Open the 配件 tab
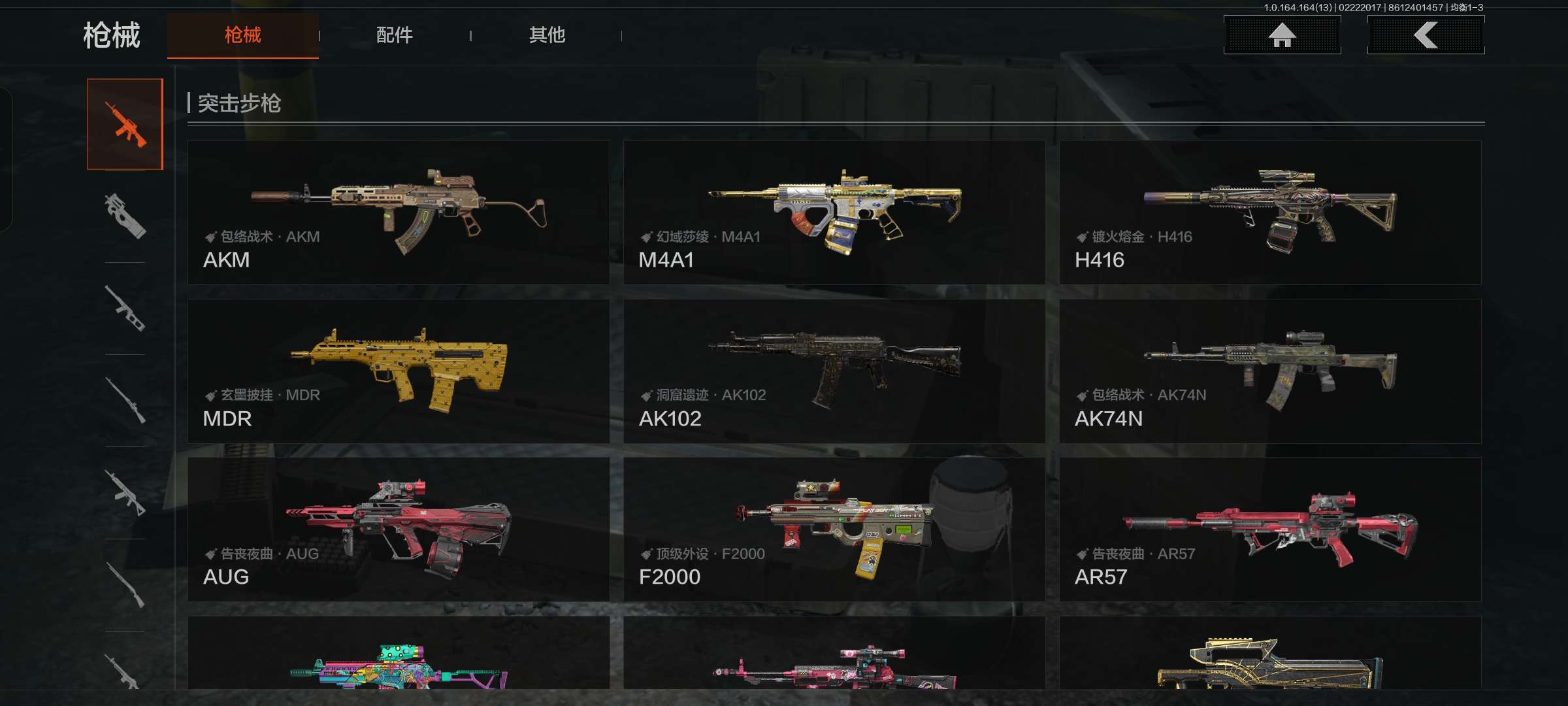The height and width of the screenshot is (706, 1568). [x=394, y=35]
